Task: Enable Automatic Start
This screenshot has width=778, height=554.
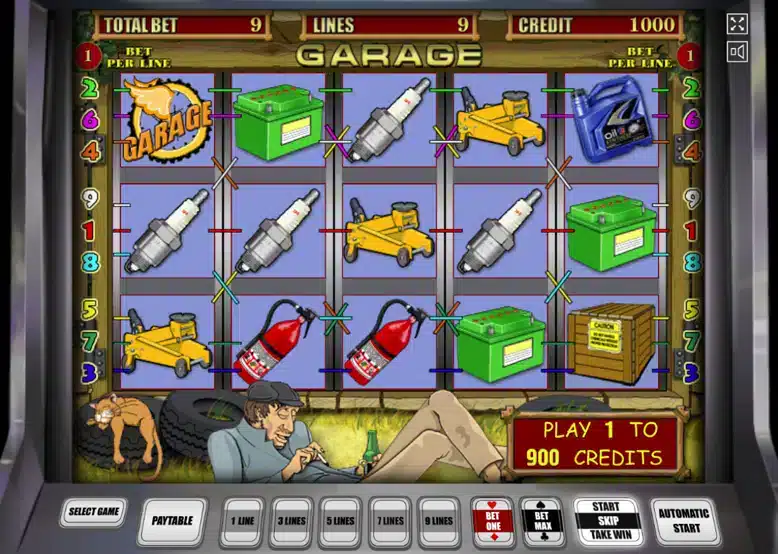Action: pyautogui.click(x=684, y=520)
